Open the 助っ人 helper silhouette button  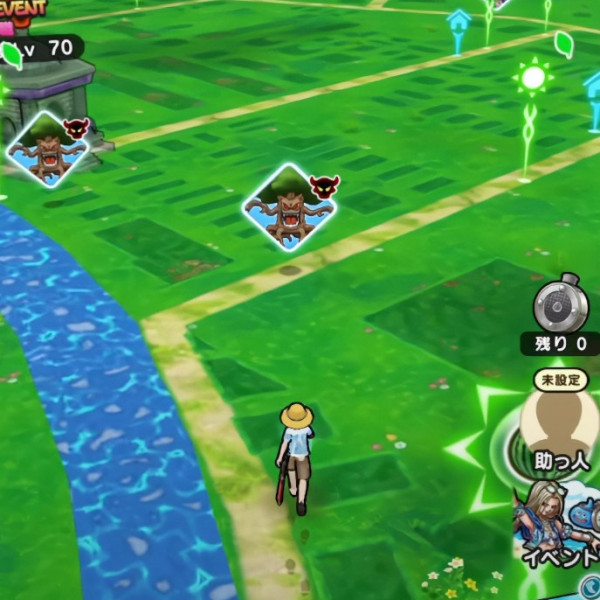(559, 427)
